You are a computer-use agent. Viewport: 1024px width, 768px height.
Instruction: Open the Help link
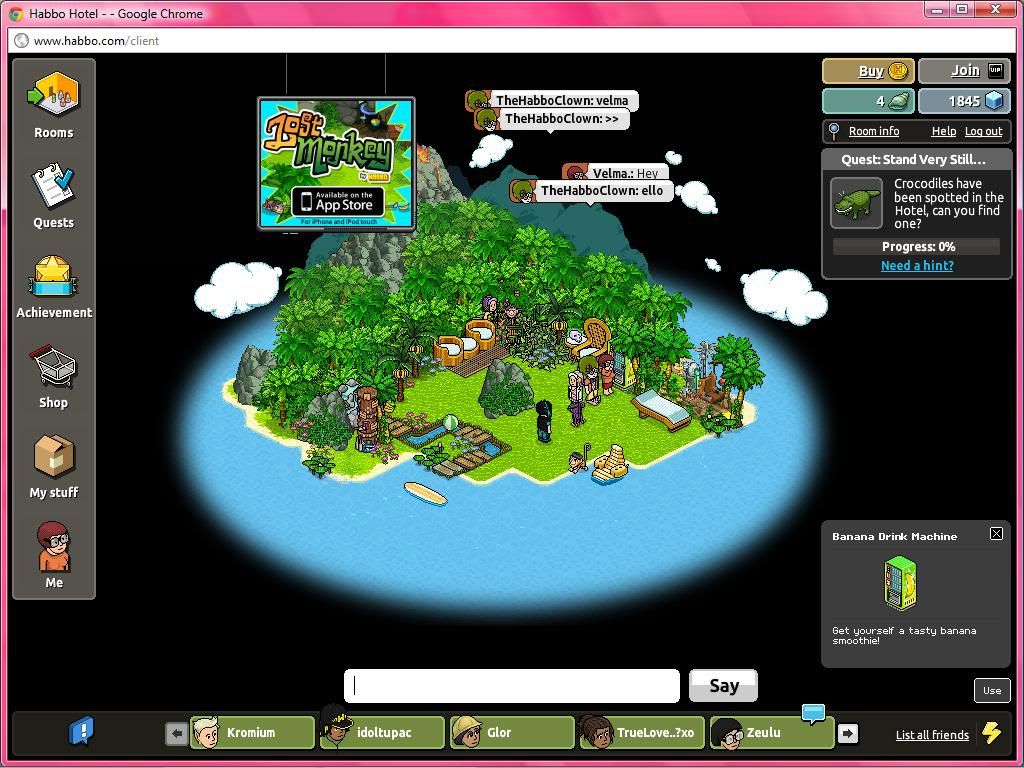click(x=943, y=131)
